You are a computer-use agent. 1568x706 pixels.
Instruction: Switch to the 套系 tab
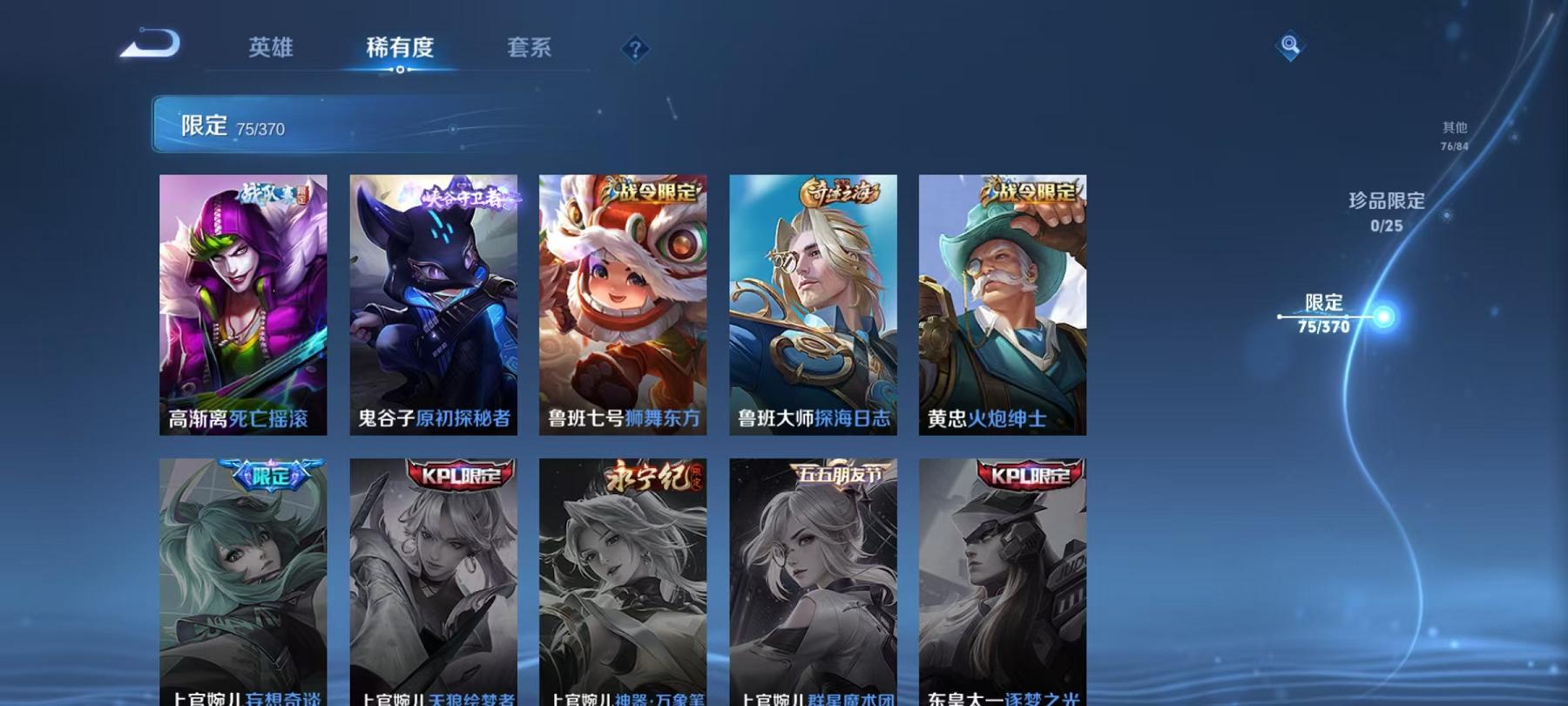pos(531,50)
